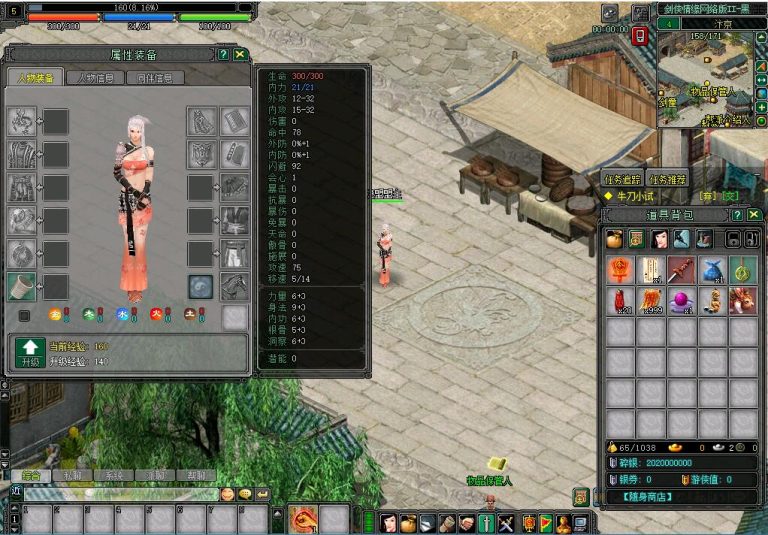Switch to the 综合 chat channel tab
This screenshot has height=535, width=768.
[x=31, y=476]
